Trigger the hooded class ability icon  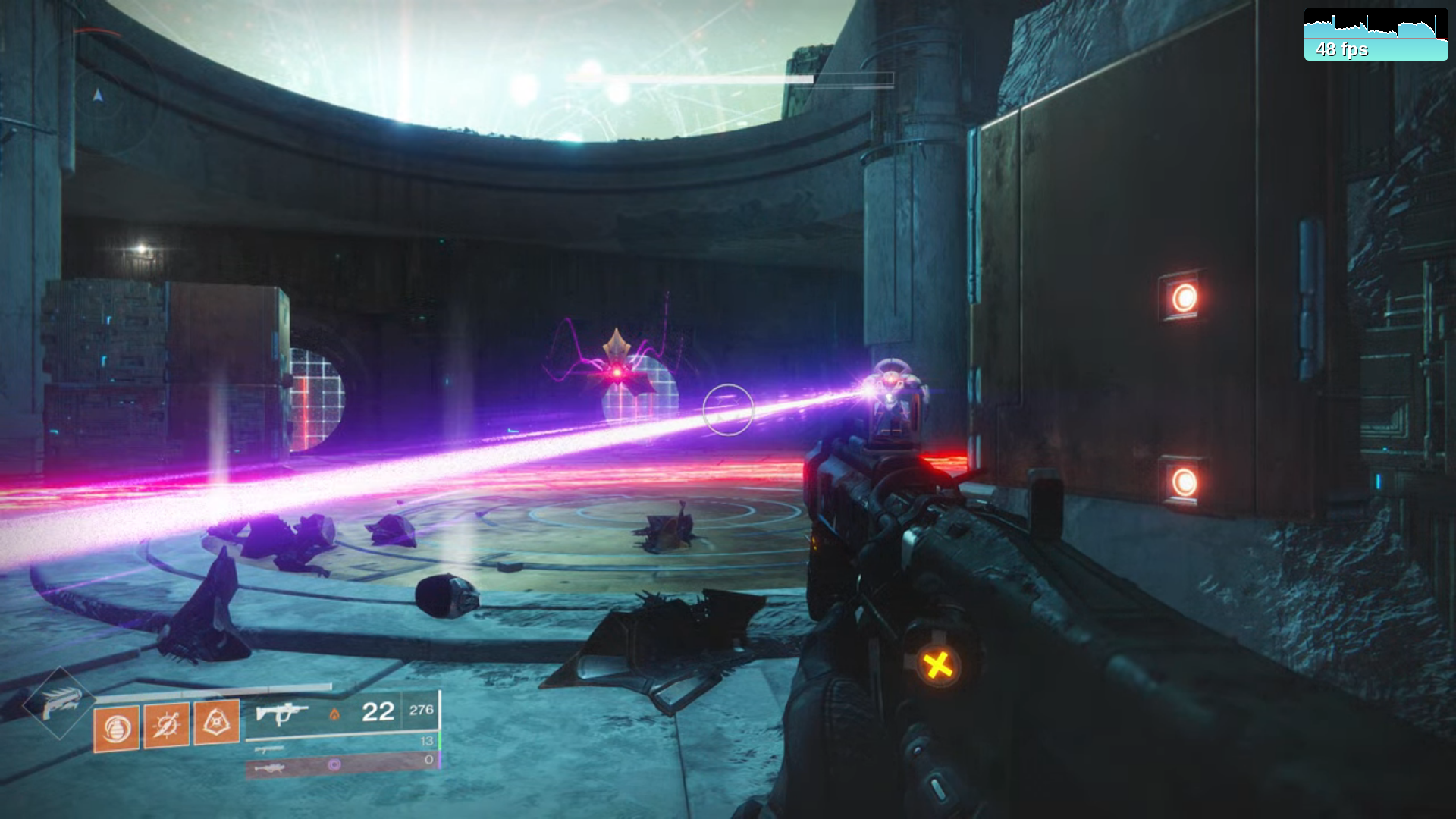(x=217, y=722)
